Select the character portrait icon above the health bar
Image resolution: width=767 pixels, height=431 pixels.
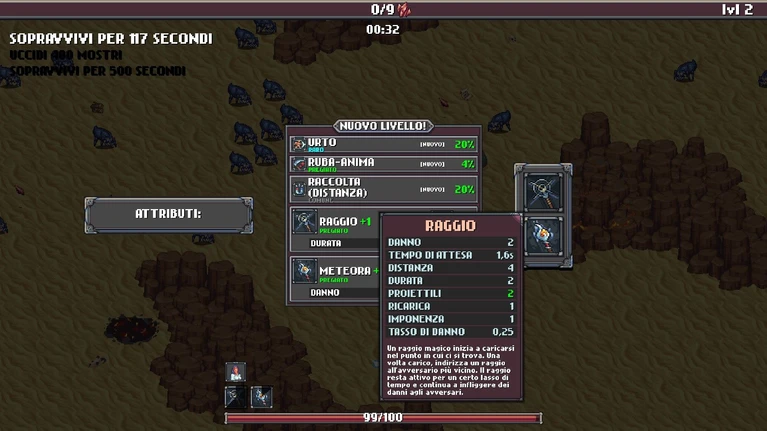[236, 372]
